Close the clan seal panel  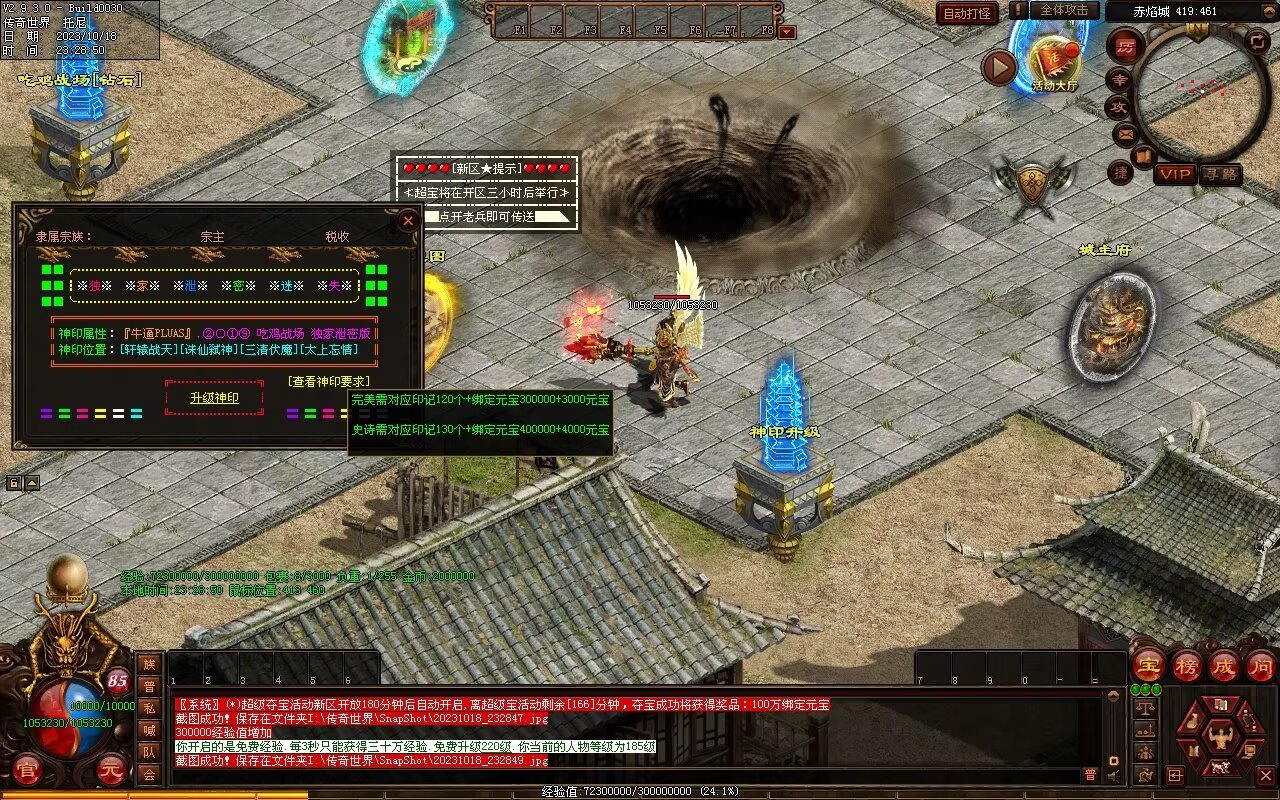pos(407,221)
